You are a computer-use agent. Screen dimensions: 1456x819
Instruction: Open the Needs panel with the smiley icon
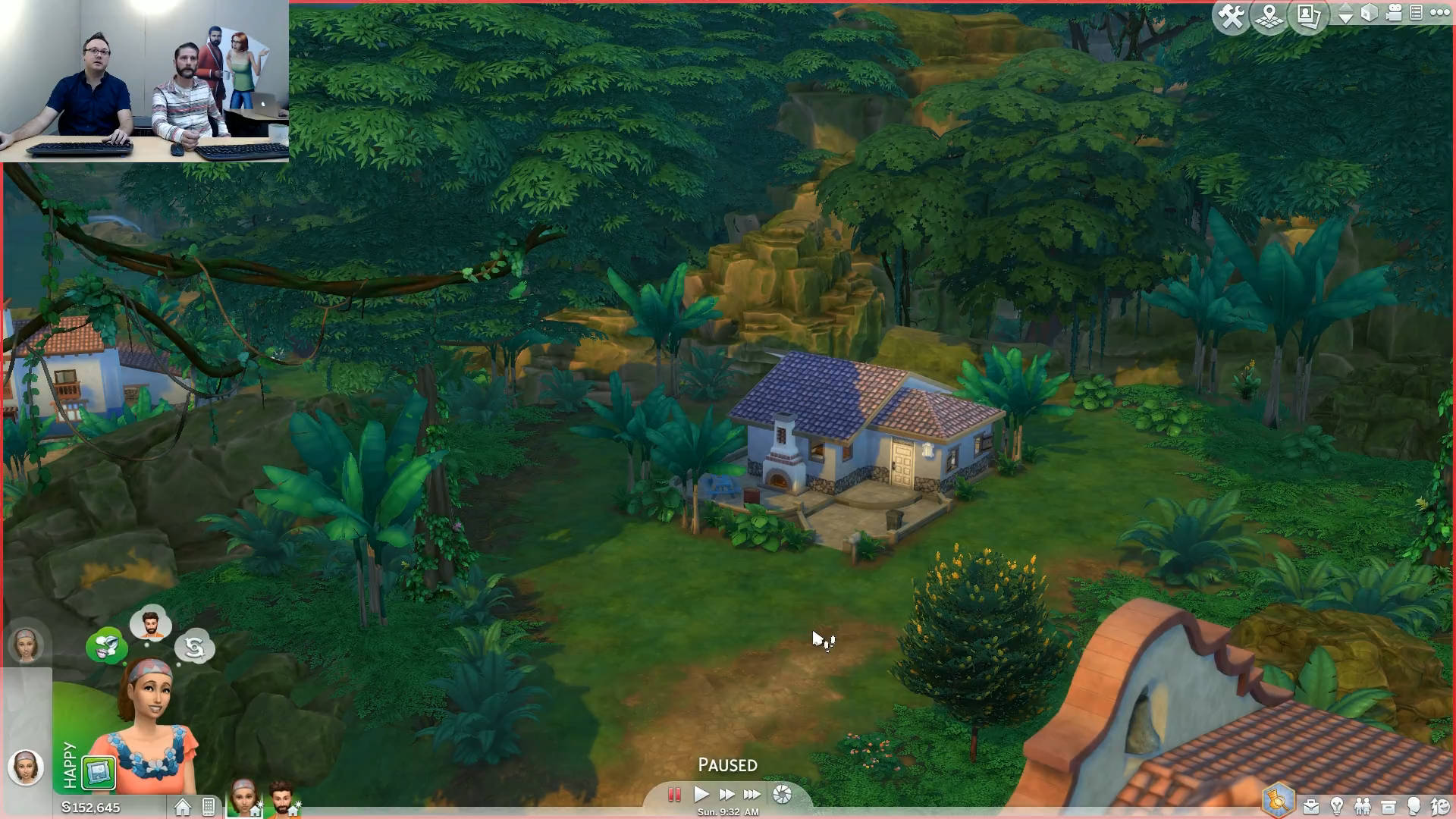(x=1439, y=806)
